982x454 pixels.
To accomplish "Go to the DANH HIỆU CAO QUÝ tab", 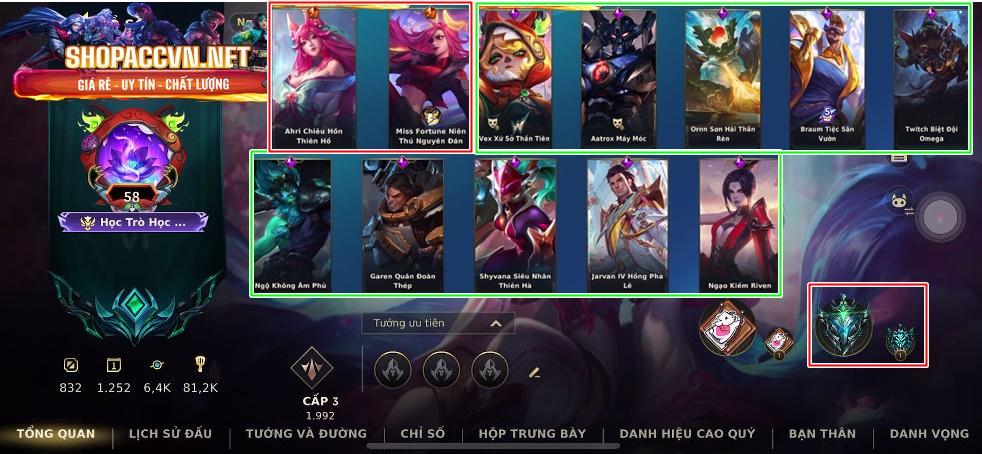I will pyautogui.click(x=686, y=434).
